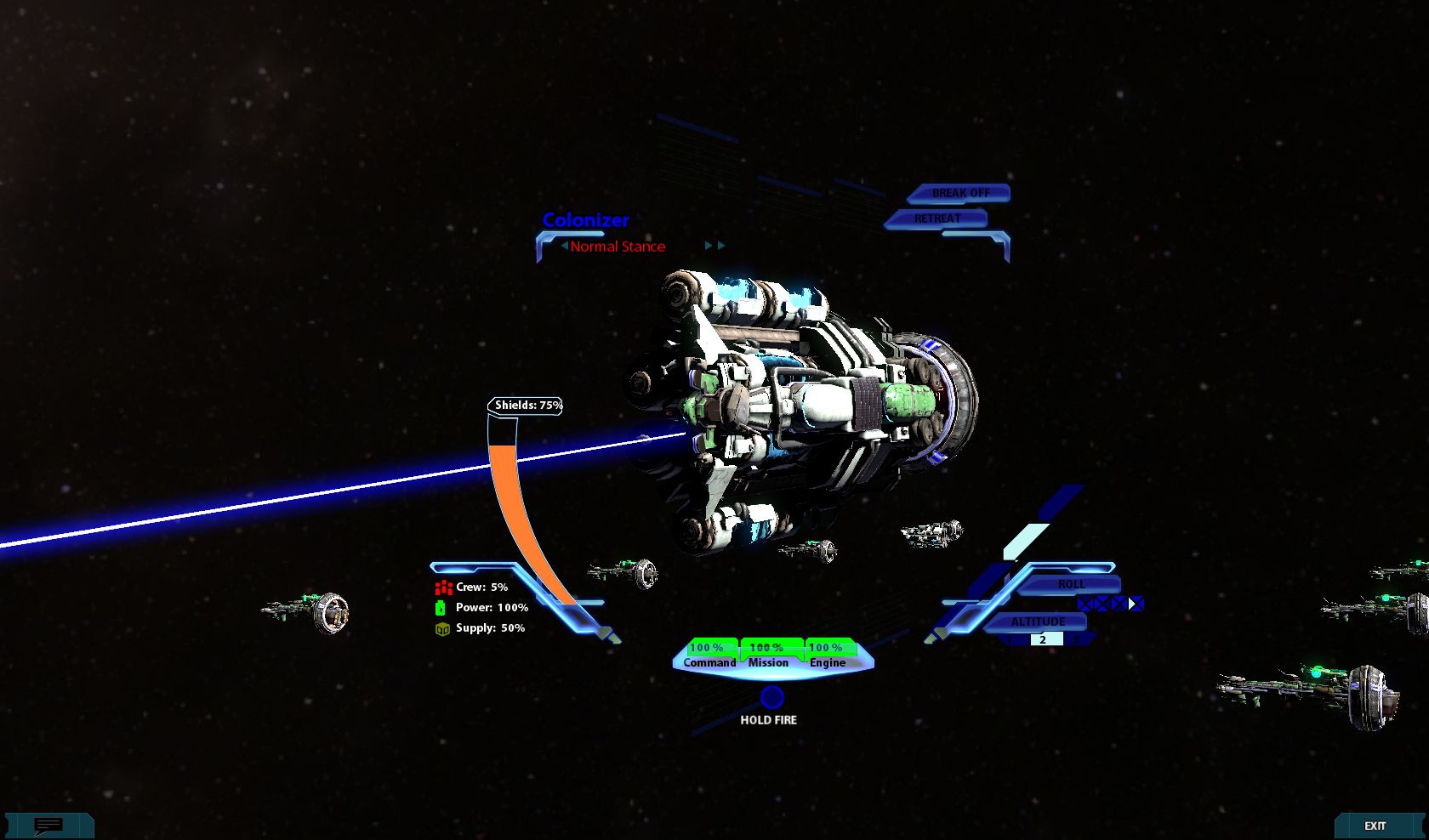Toggle the HOLD FIRE control
This screenshot has width=1429, height=840.
click(x=771, y=700)
